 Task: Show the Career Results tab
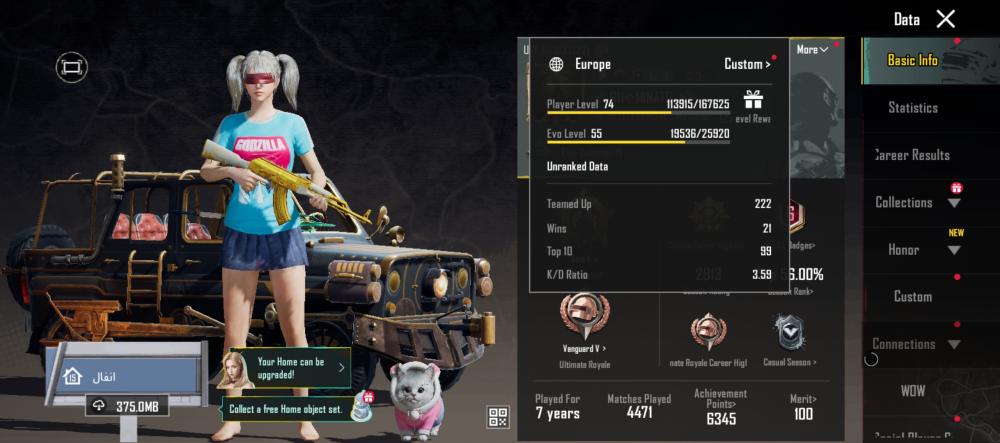(912, 155)
